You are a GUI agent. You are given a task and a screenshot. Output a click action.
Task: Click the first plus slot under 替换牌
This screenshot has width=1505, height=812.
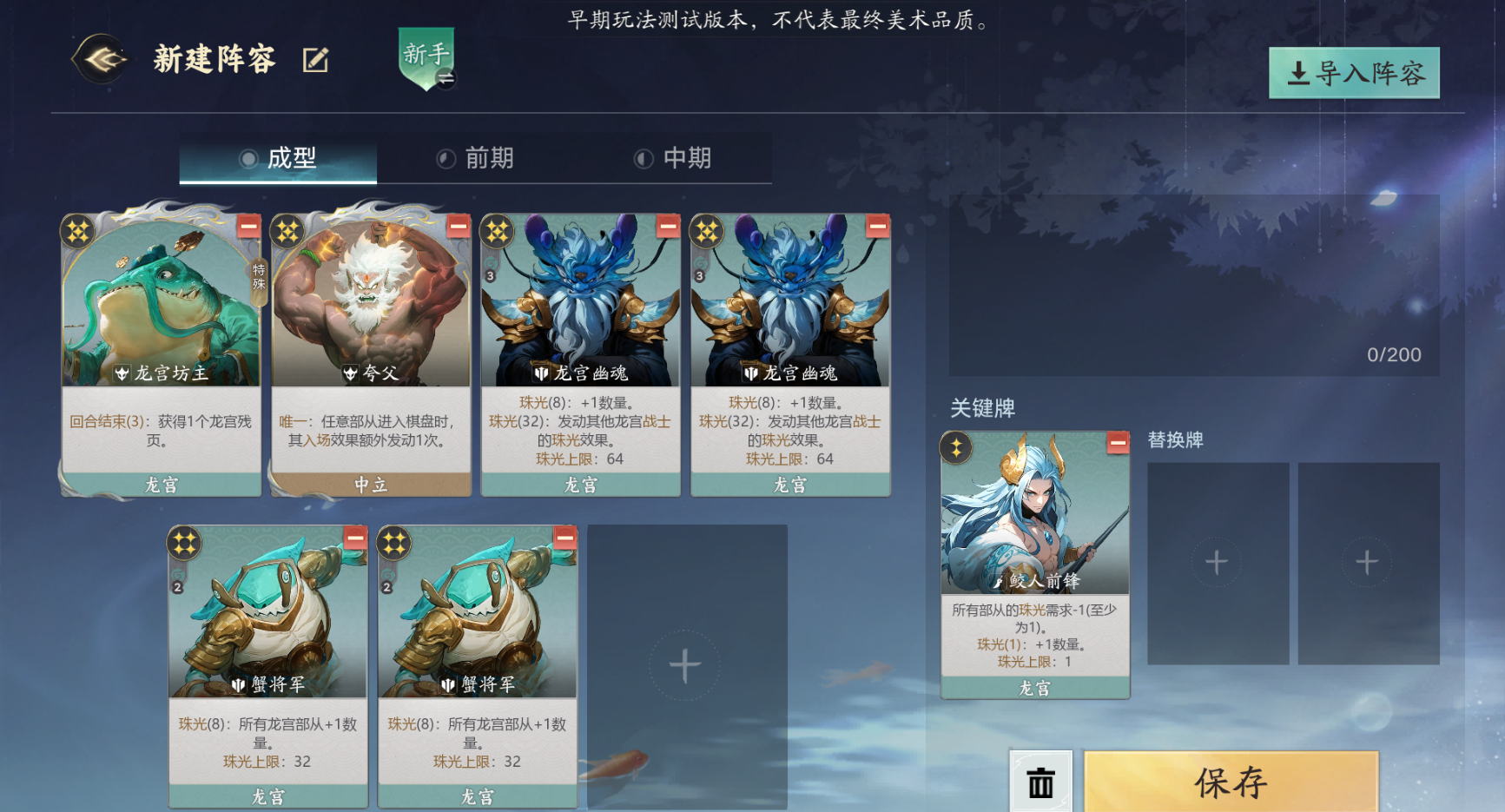(1216, 562)
